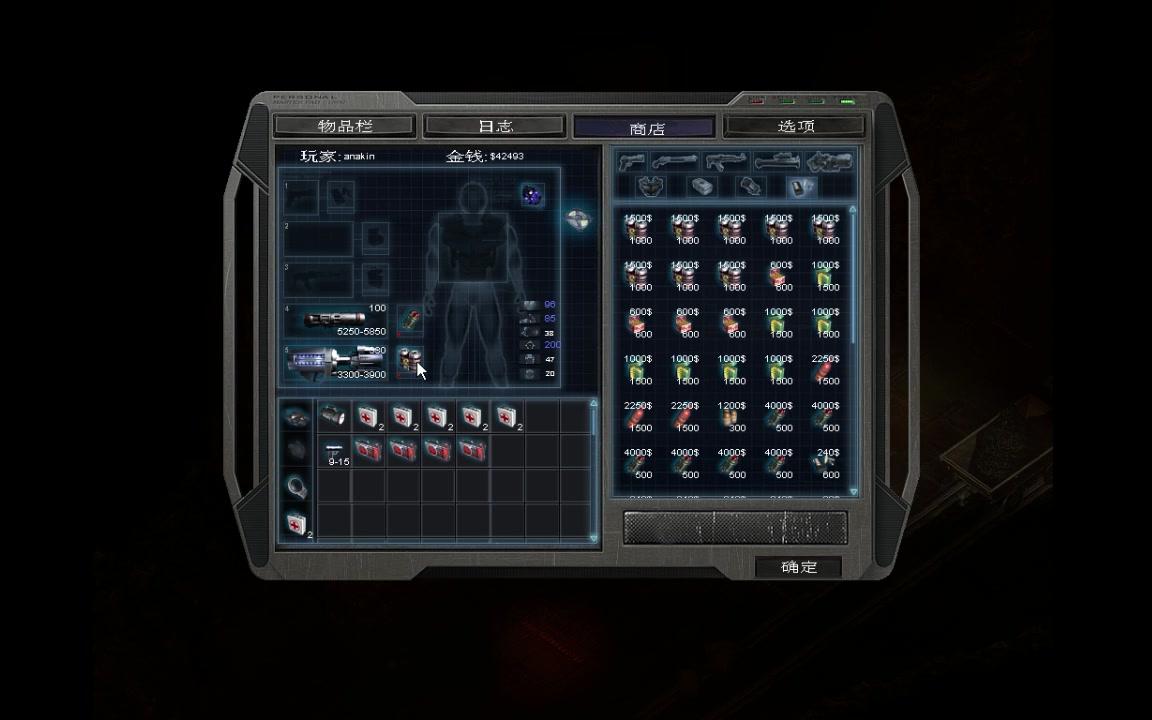The height and width of the screenshot is (720, 1152).
Task: Click the inventory grid's up scroll arrow
Action: click(594, 404)
